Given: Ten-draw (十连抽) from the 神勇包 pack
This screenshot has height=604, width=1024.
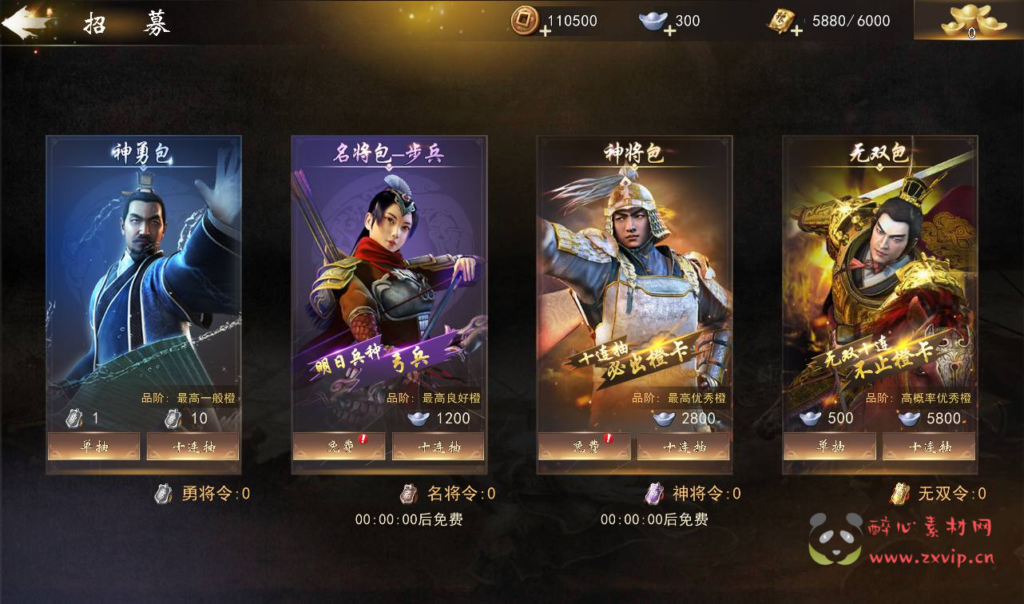Looking at the screenshot, I should 193,447.
